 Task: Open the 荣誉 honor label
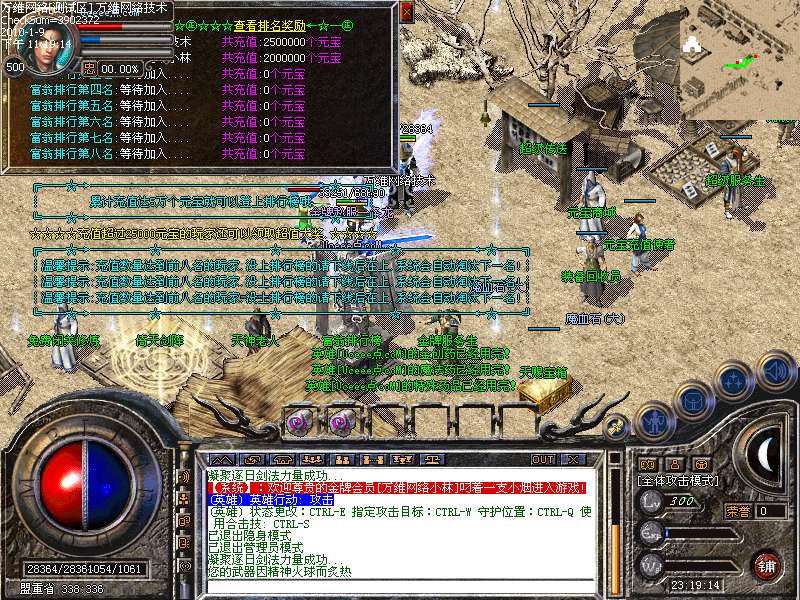click(738, 511)
